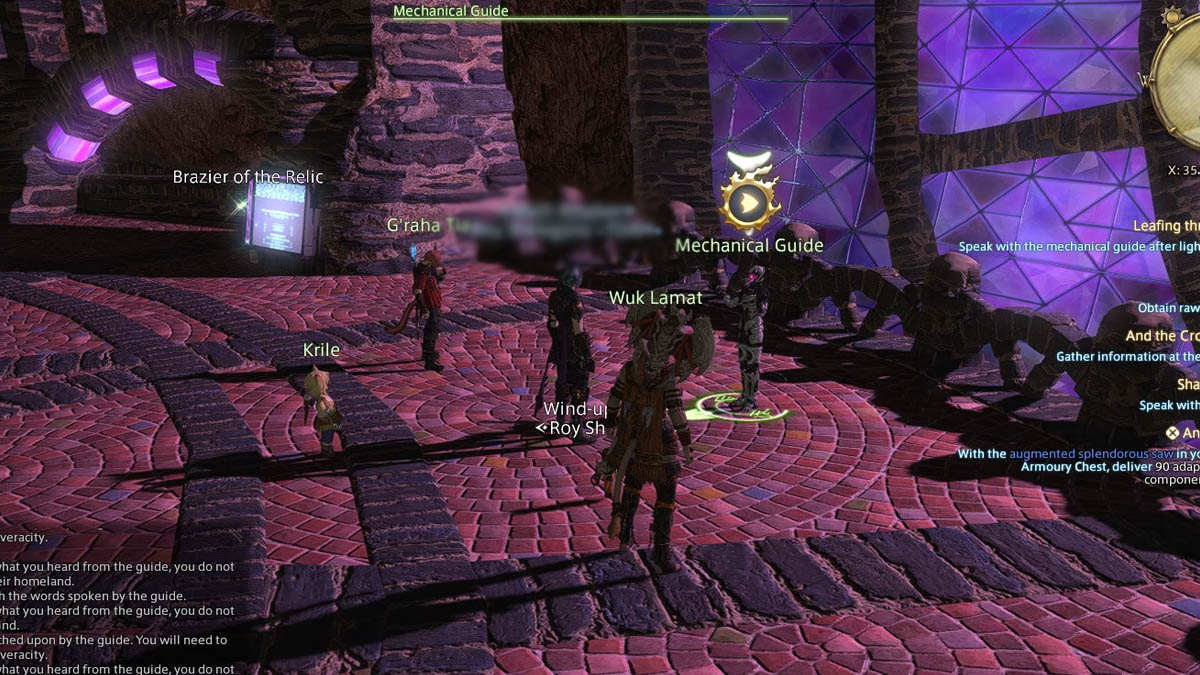Image resolution: width=1200 pixels, height=675 pixels.
Task: Select the Brazier of the Relic nameplate
Action: point(248,177)
